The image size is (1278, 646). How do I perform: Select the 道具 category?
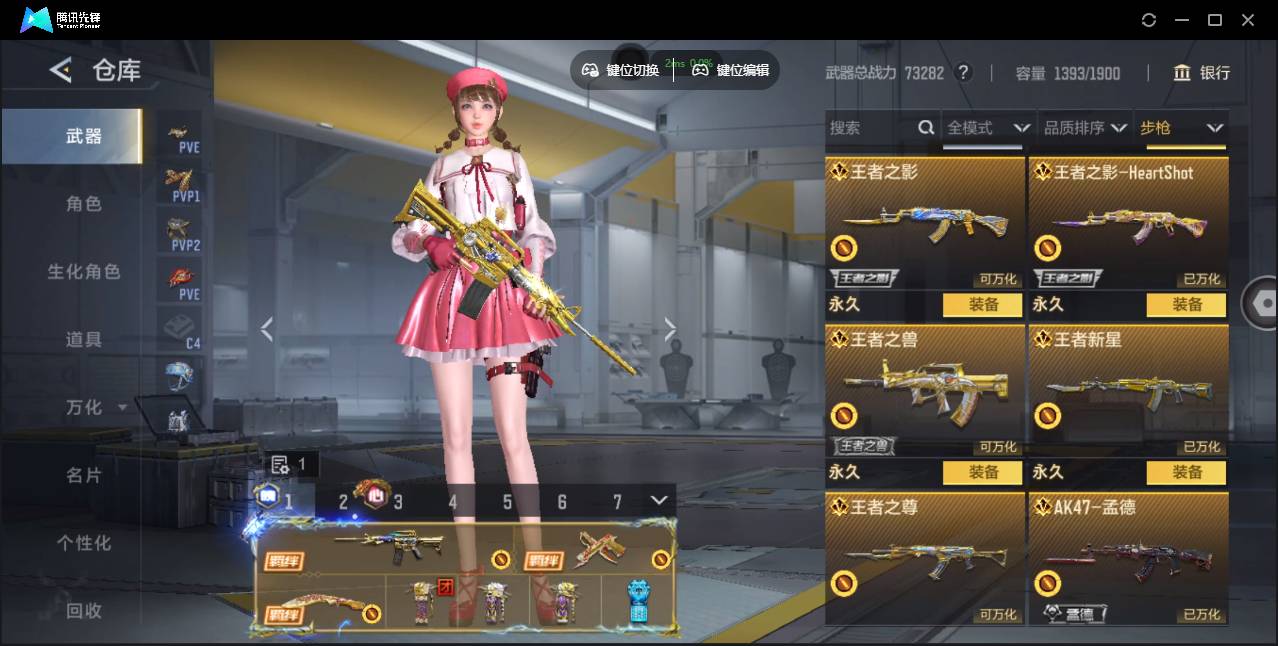84,340
